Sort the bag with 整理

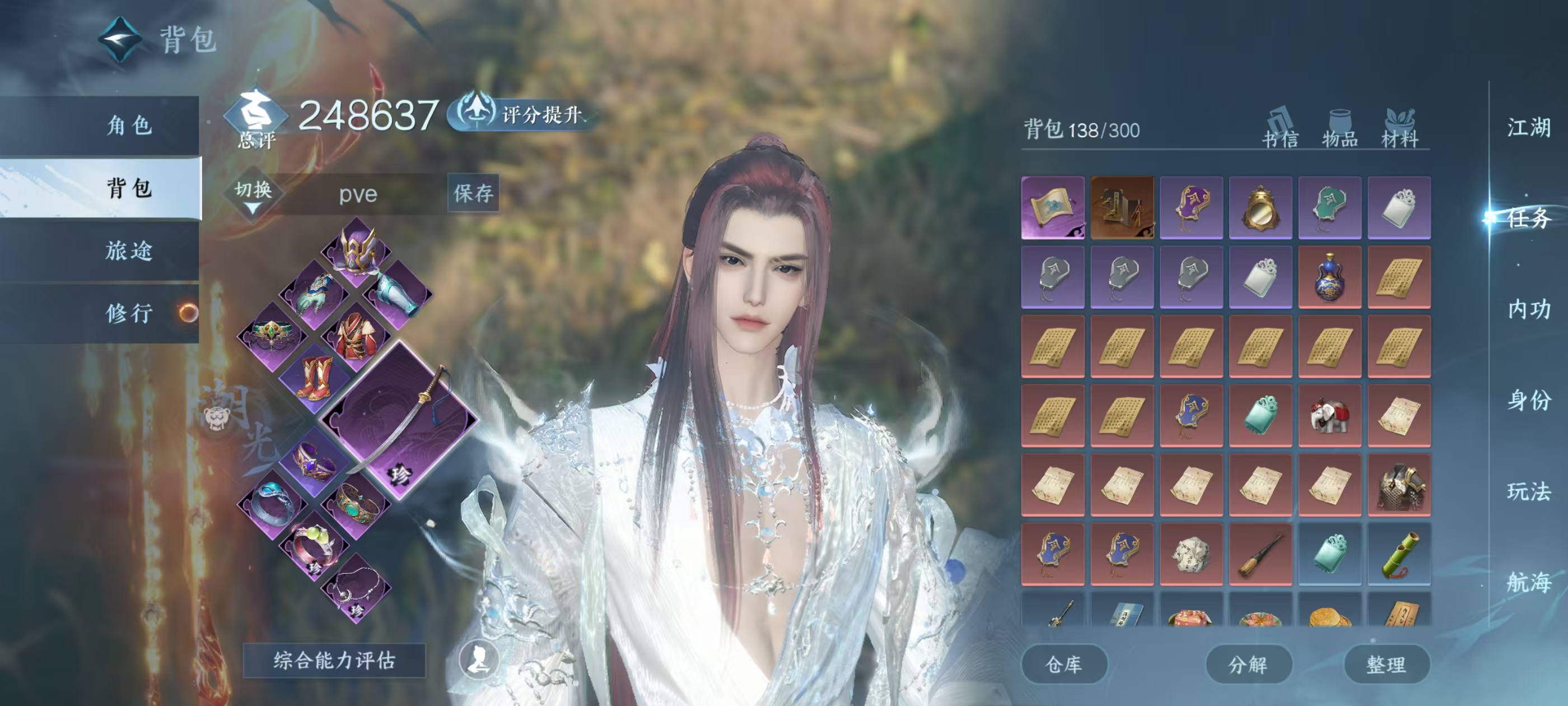tap(1386, 664)
